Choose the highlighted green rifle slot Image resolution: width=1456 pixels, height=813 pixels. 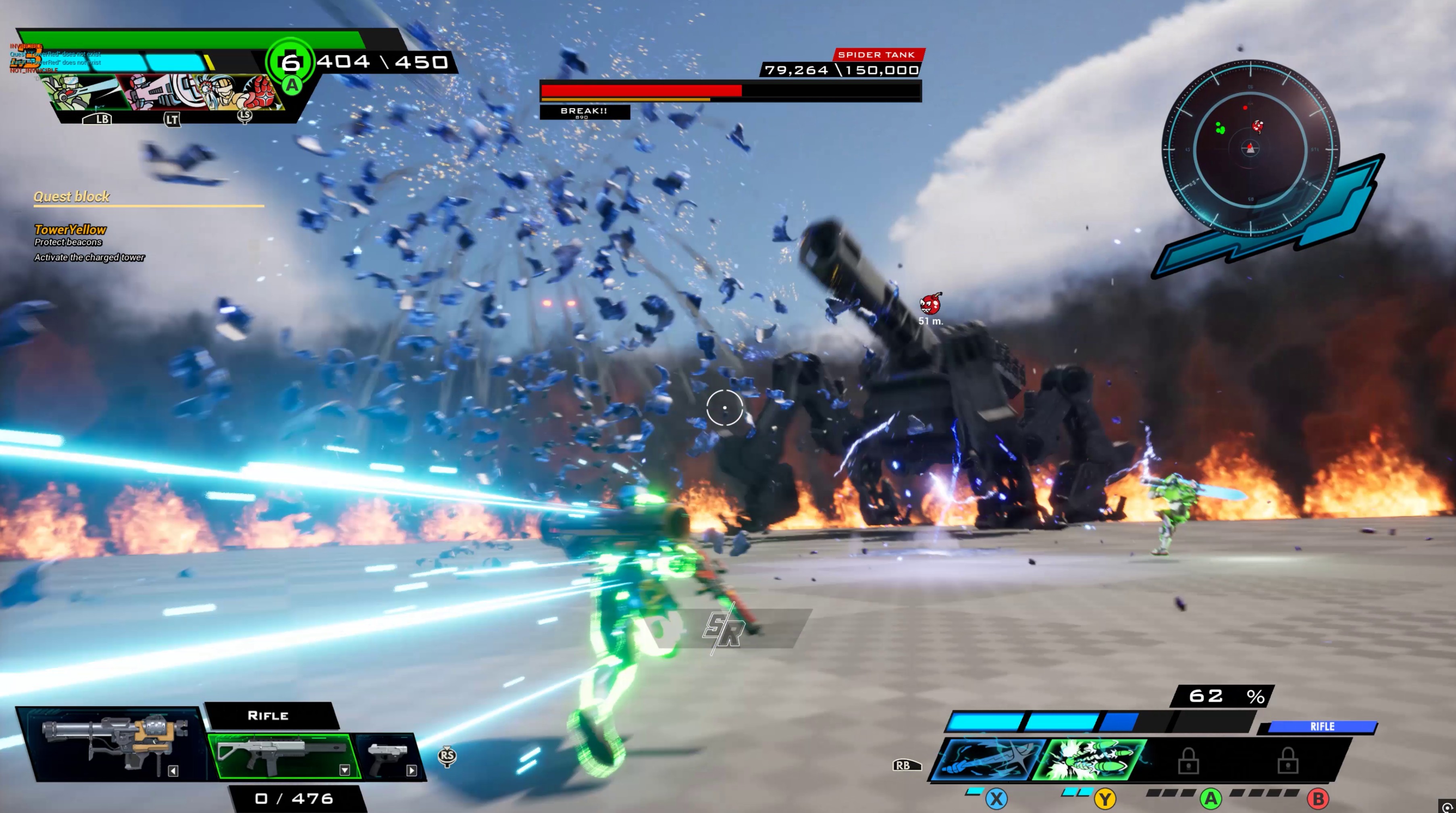tap(283, 754)
